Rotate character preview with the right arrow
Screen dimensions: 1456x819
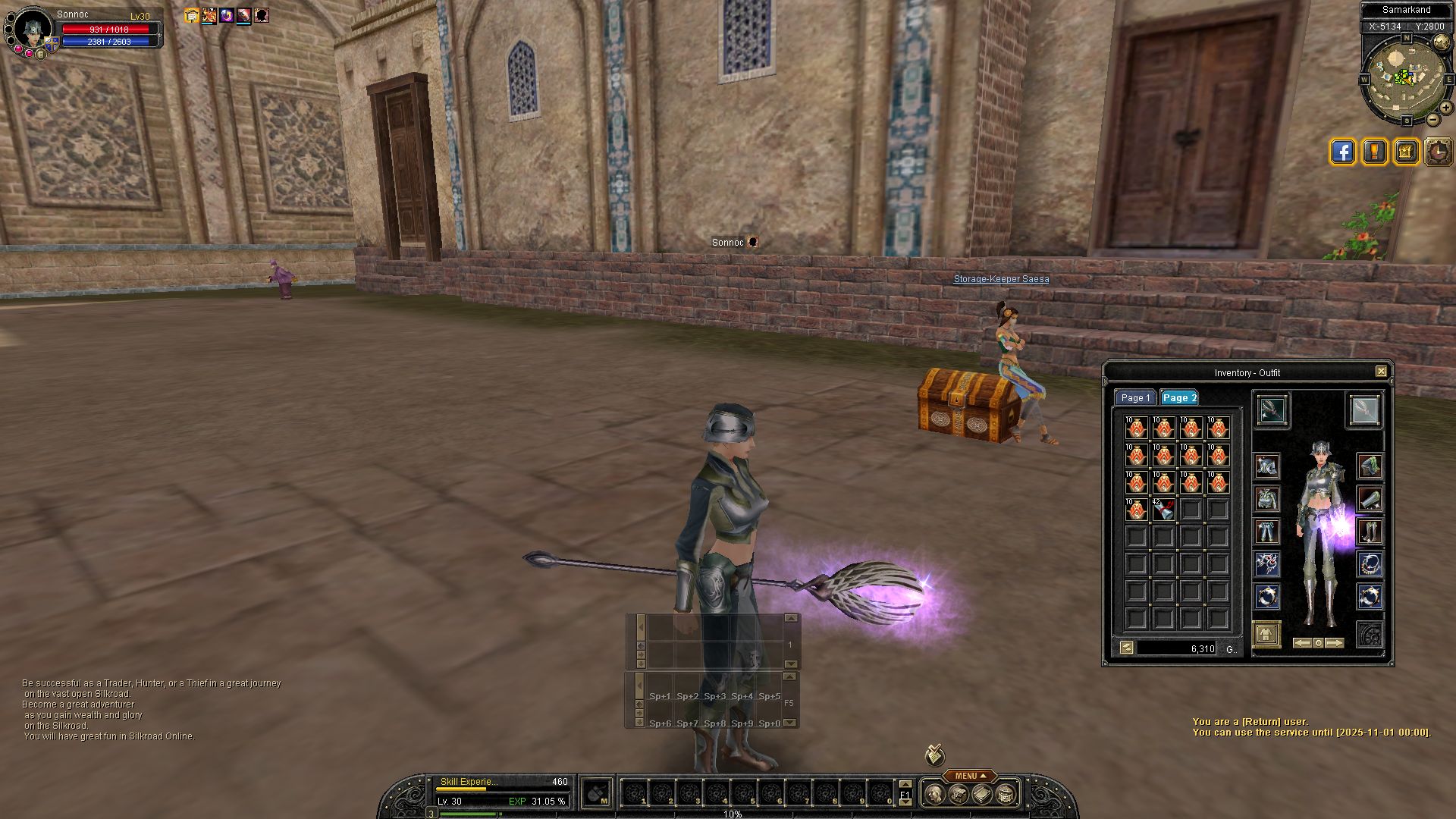1335,643
